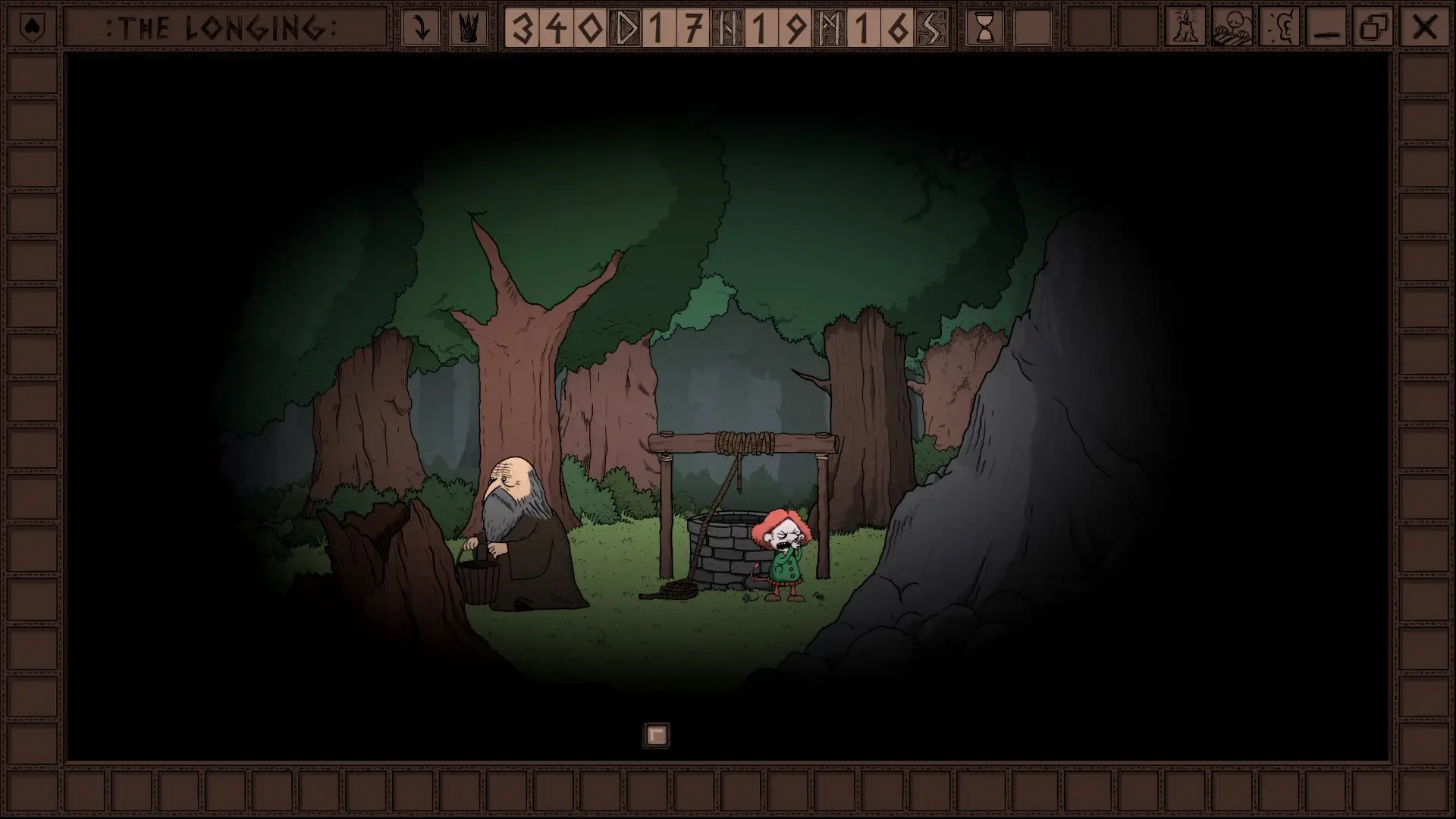Select the hourglass wait button
This screenshot has height=819, width=1456.
[984, 28]
